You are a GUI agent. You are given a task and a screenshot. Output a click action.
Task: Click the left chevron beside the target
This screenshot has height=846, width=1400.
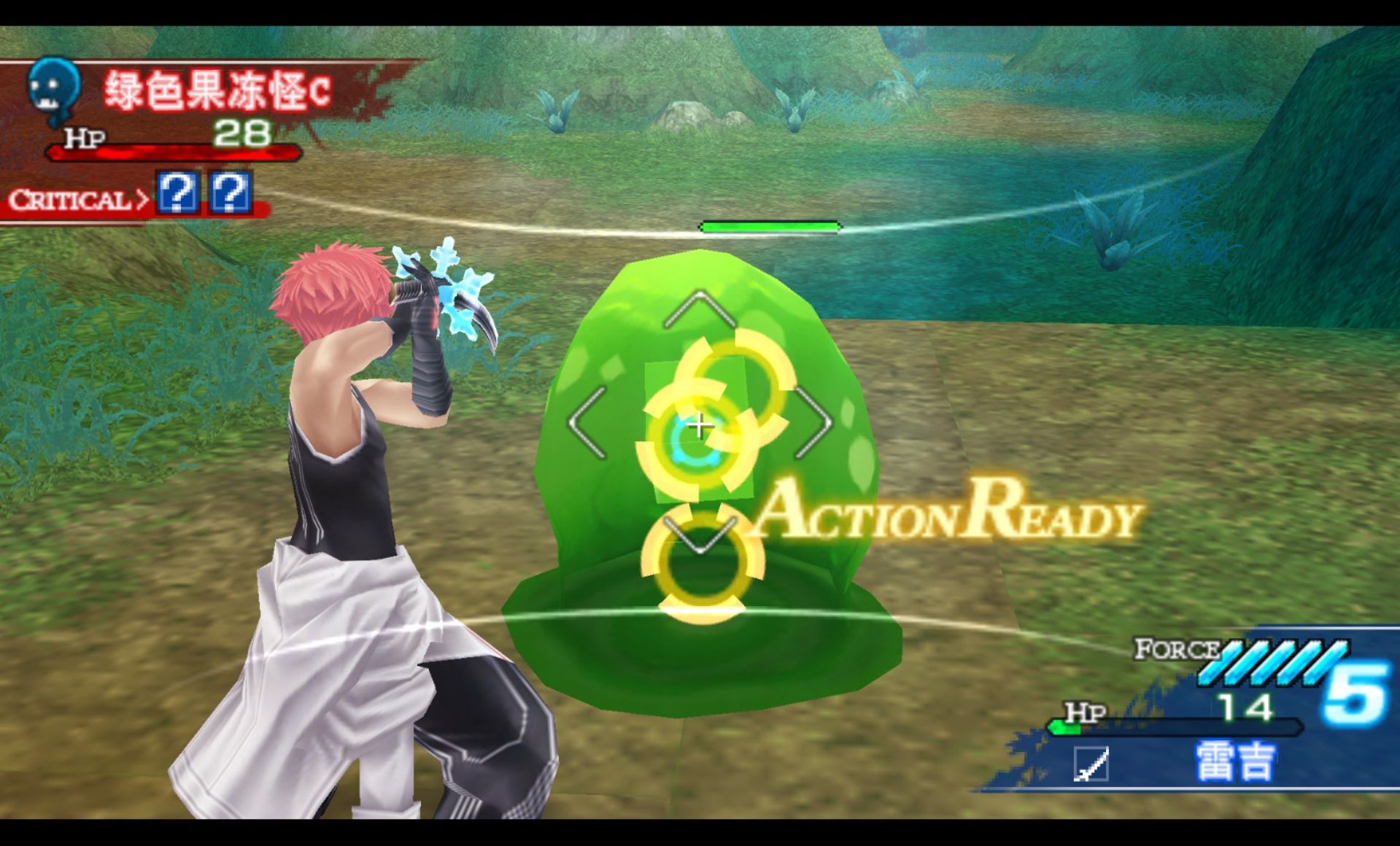(x=588, y=423)
